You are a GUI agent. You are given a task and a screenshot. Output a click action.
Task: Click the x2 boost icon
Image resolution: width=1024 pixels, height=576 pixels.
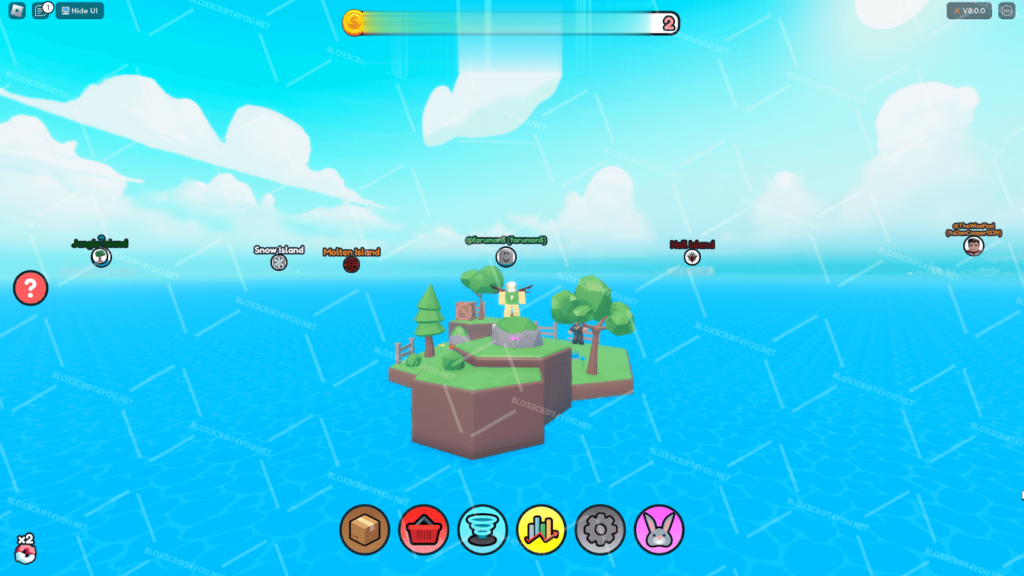tap(24, 549)
